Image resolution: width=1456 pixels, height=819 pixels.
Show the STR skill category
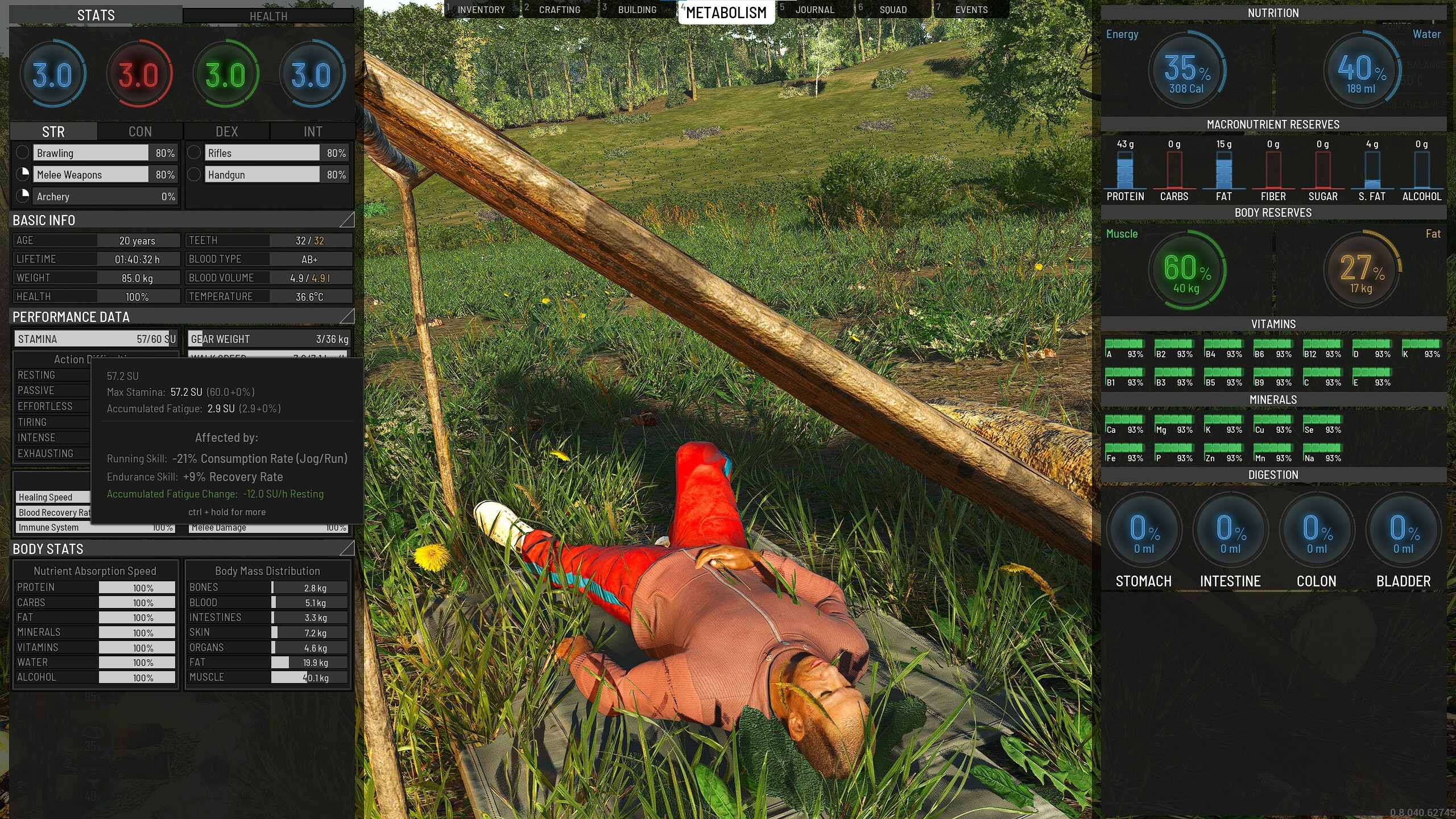click(x=53, y=132)
